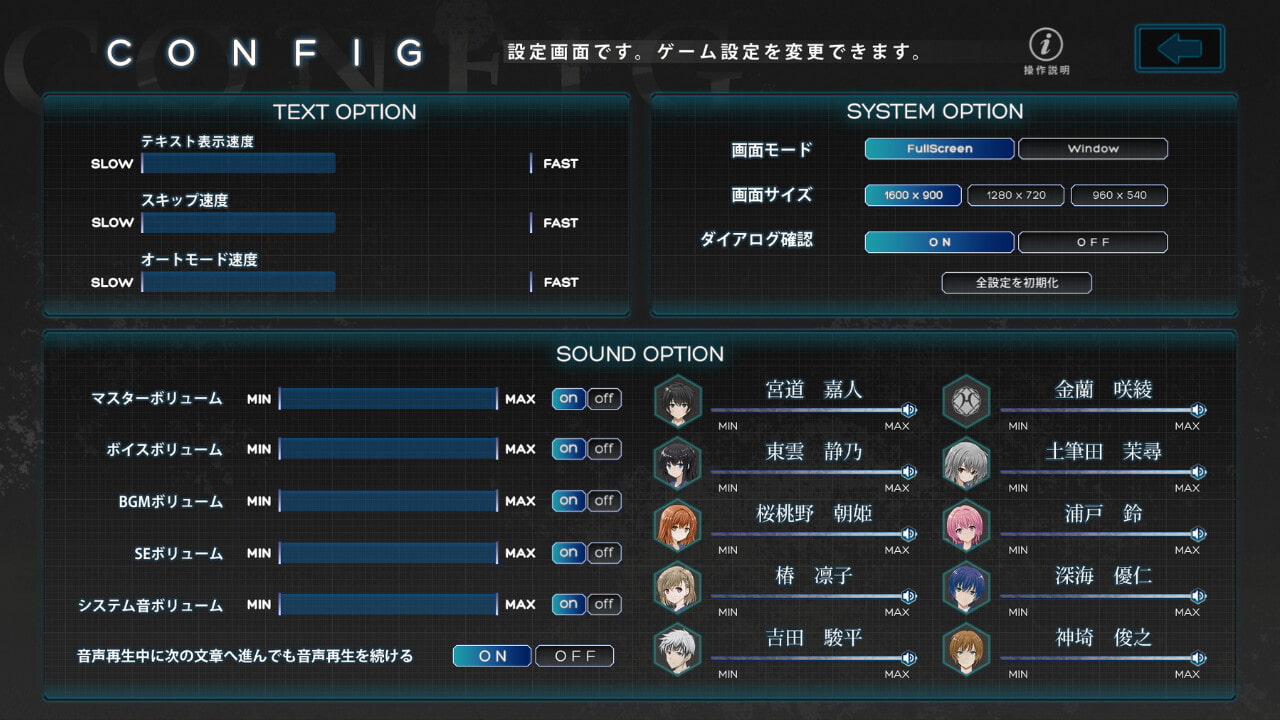1280x720 pixels.
Task: Turn dialog confirmation ON
Action: coord(939,243)
